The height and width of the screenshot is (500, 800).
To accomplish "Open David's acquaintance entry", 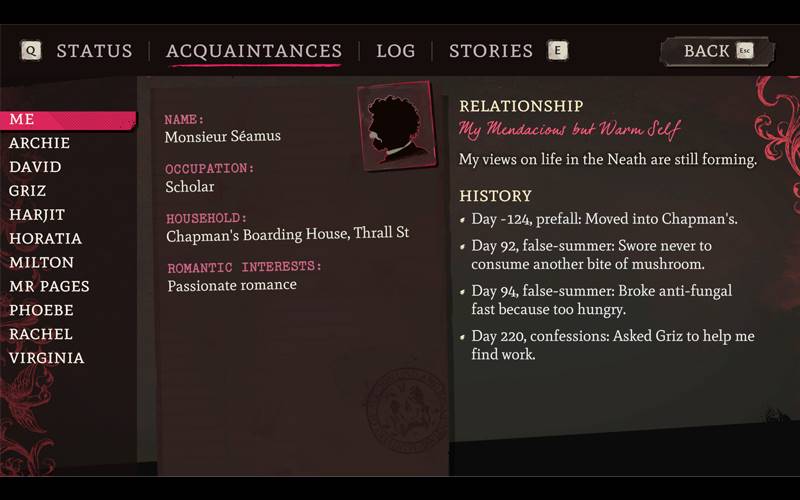I will 35,167.
